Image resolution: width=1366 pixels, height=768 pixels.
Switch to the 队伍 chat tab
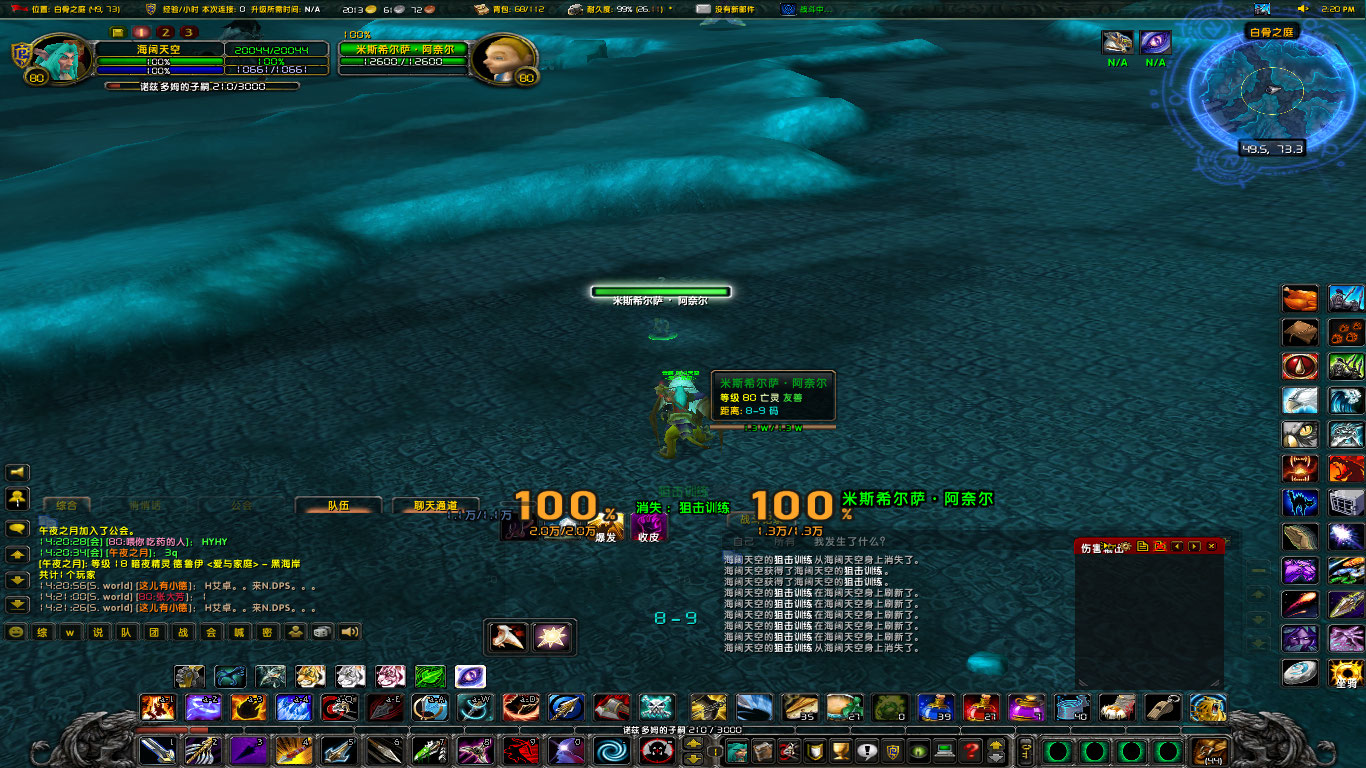click(x=338, y=507)
